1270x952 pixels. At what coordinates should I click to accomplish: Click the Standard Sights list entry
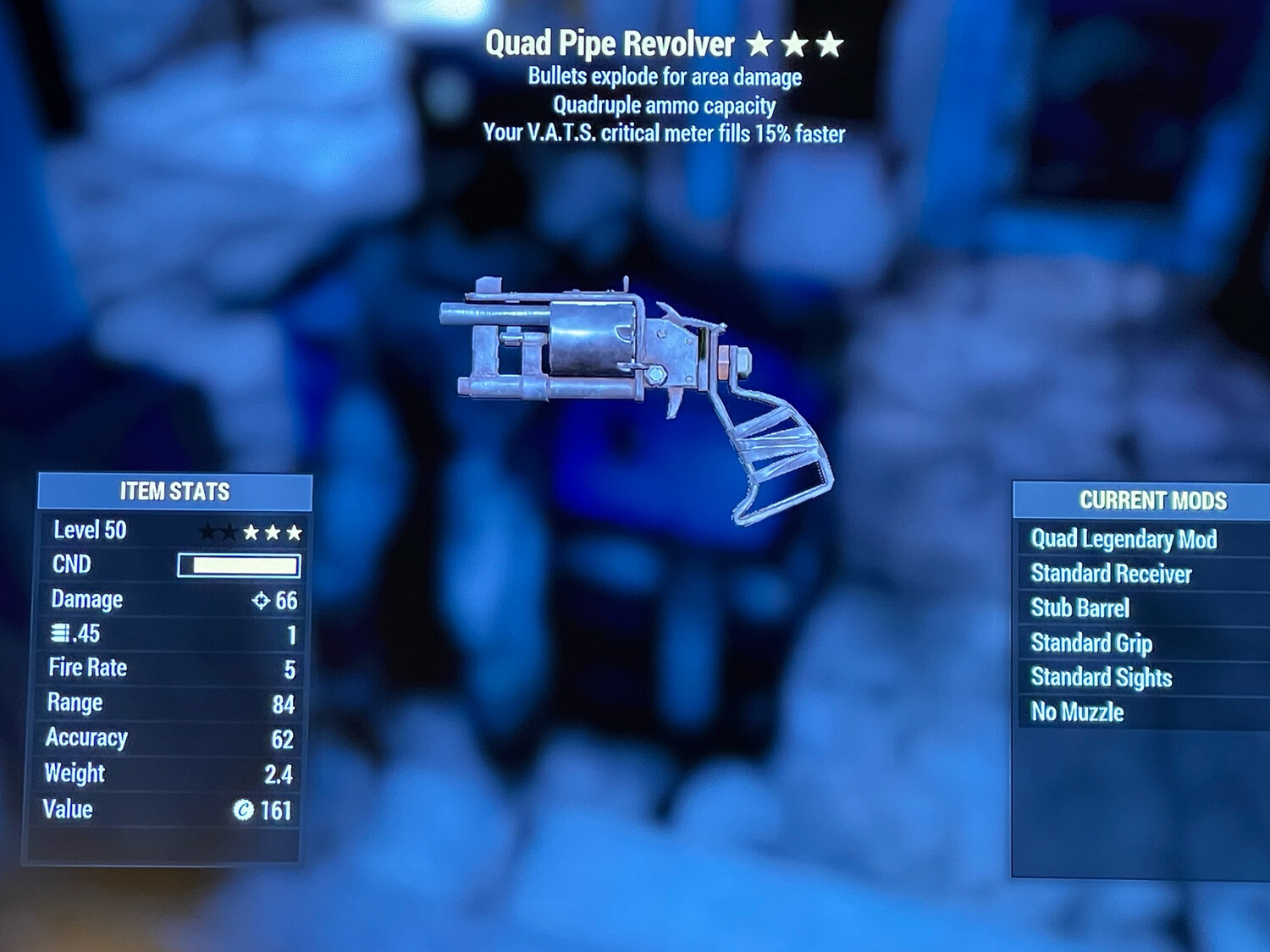click(1101, 678)
